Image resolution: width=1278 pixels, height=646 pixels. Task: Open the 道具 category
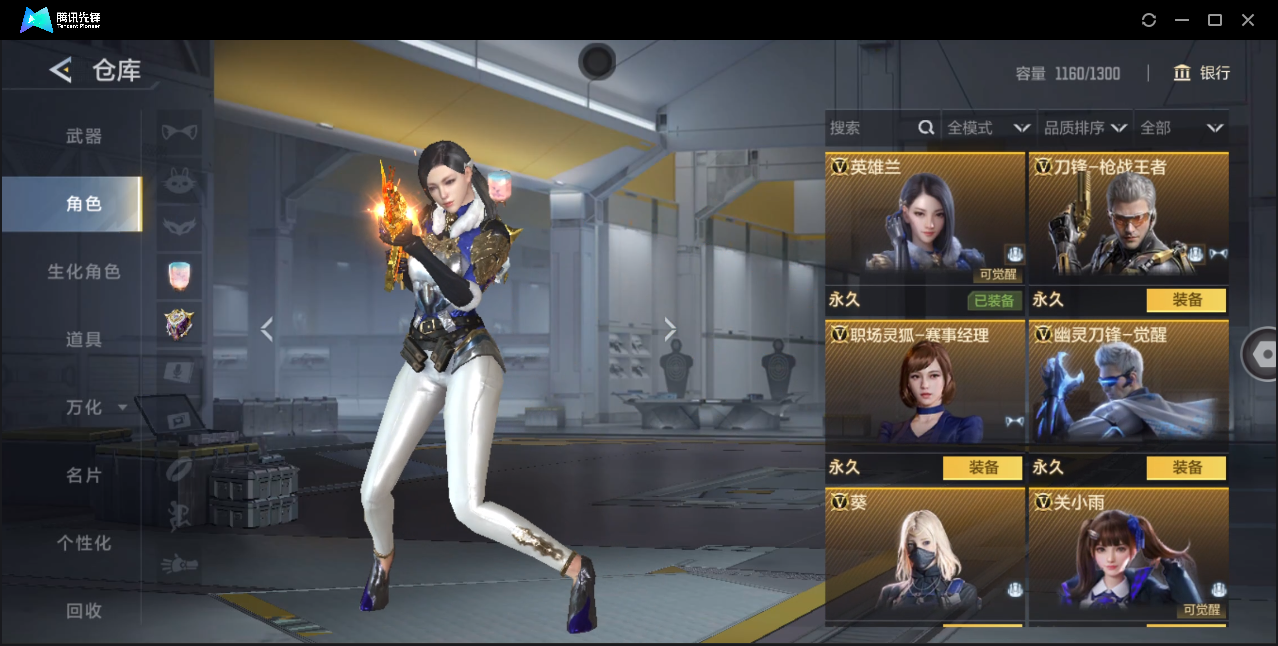[x=84, y=340]
